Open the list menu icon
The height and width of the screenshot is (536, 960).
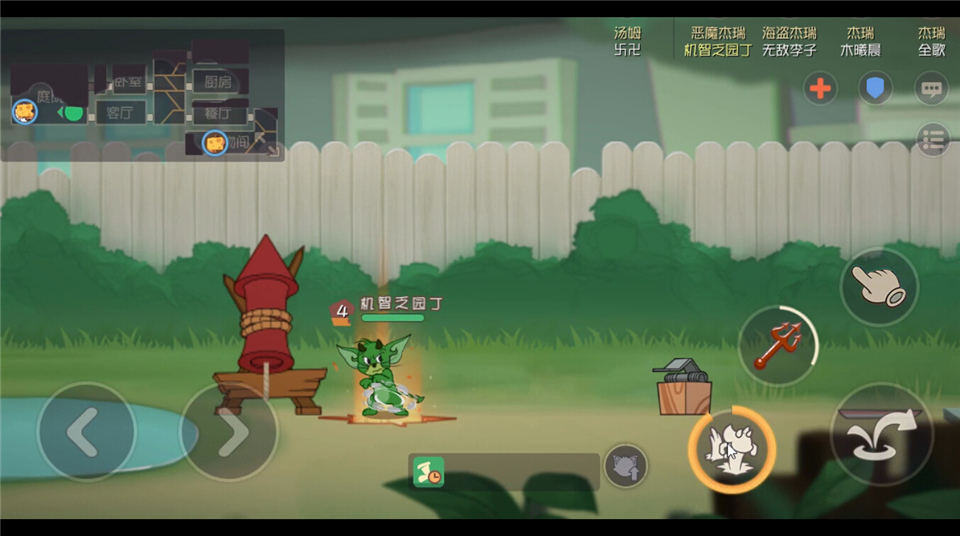tap(932, 139)
